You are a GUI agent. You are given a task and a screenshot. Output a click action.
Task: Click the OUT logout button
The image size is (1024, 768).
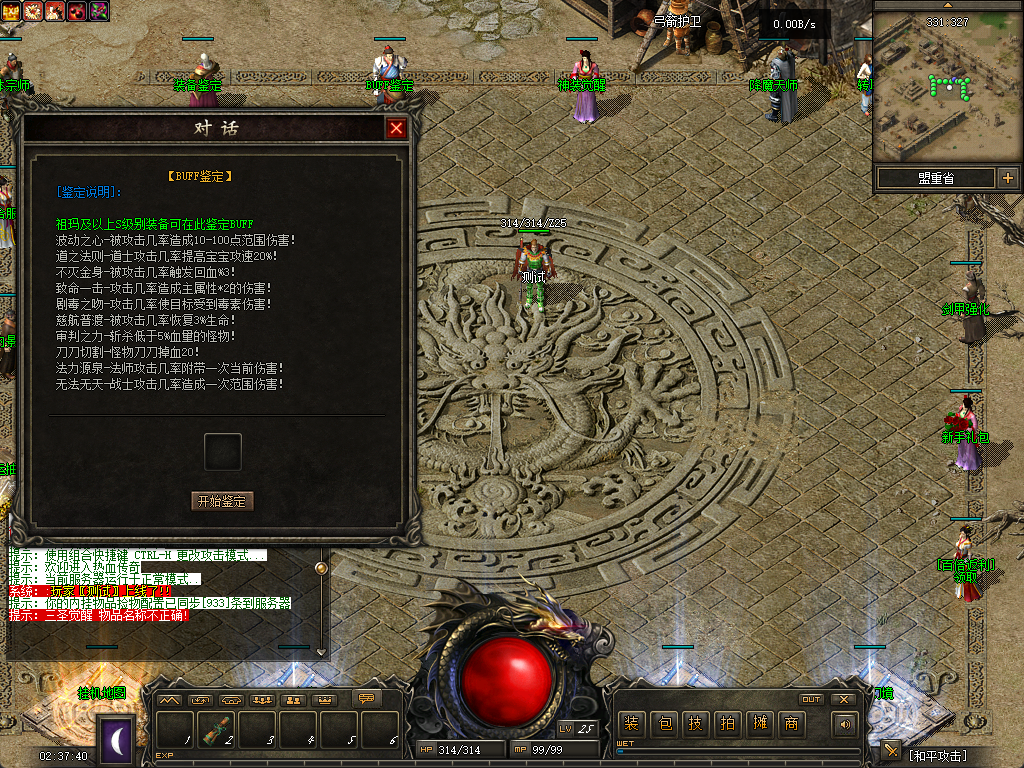coord(811,700)
